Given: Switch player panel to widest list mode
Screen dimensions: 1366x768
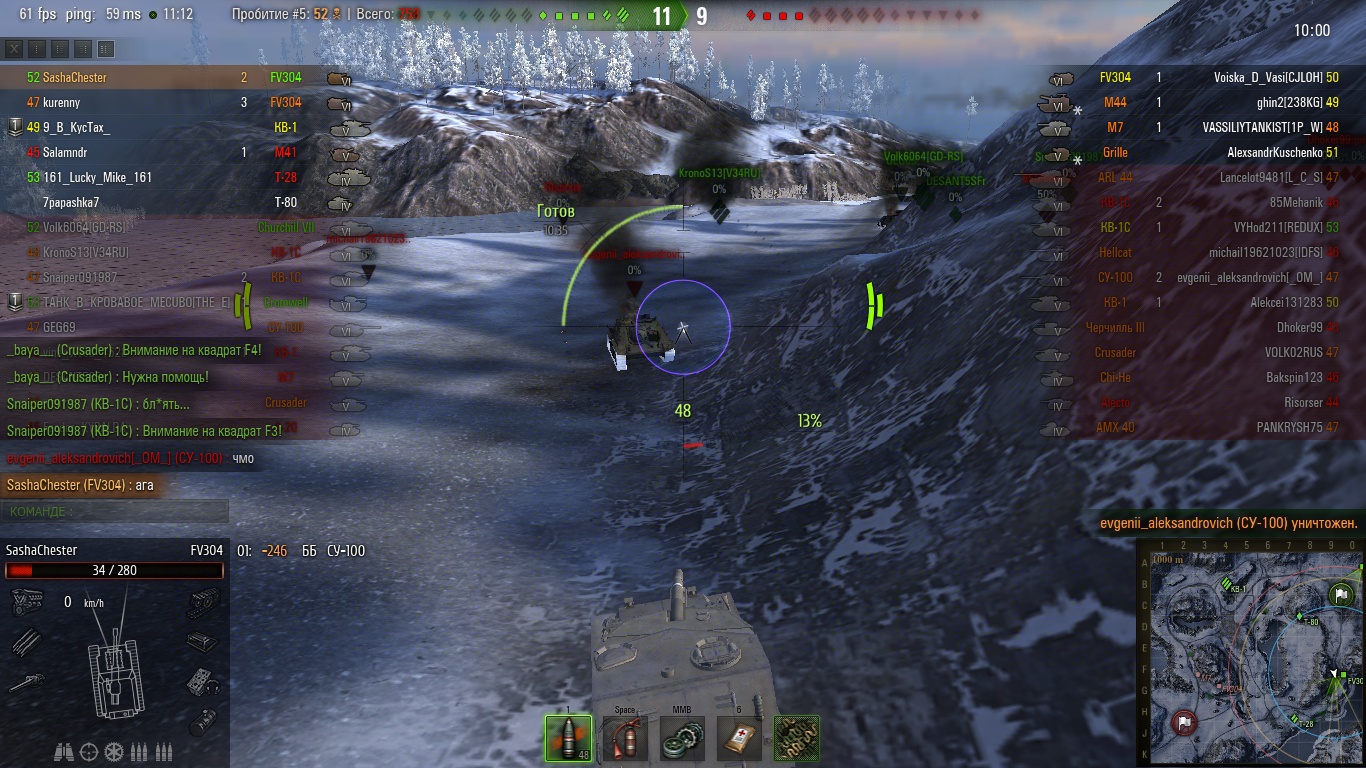Looking at the screenshot, I should [x=106, y=49].
